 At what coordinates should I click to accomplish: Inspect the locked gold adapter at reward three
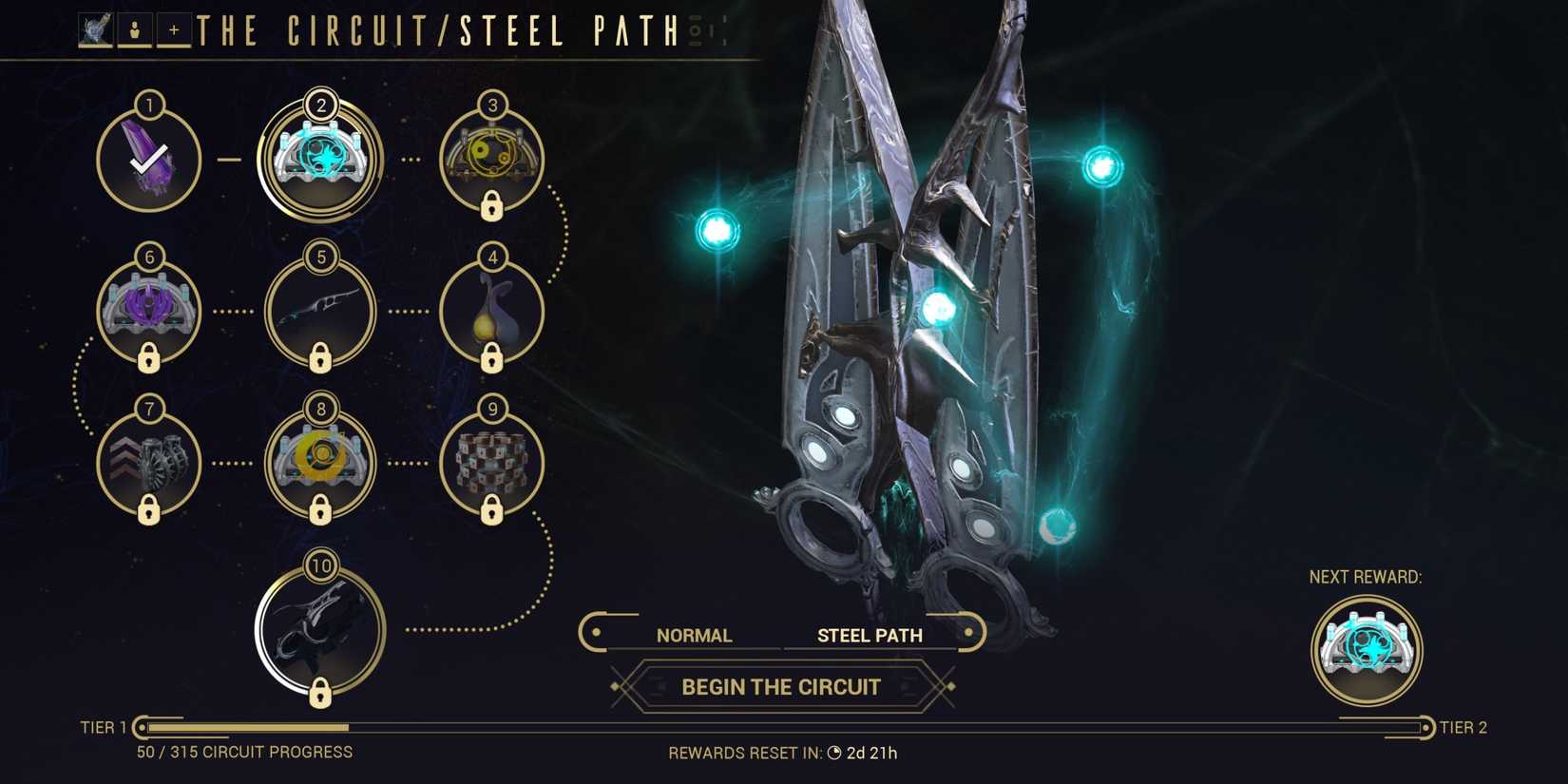click(490, 157)
